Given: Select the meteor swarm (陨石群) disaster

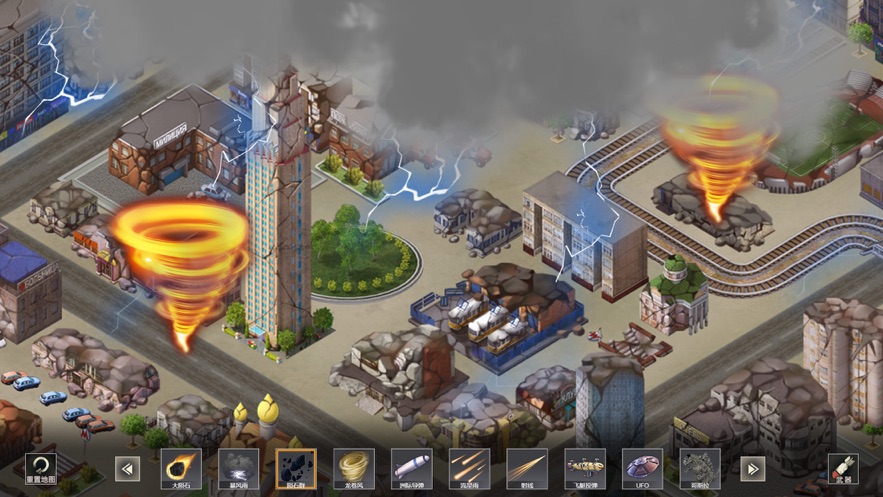Looking at the screenshot, I should tap(296, 467).
